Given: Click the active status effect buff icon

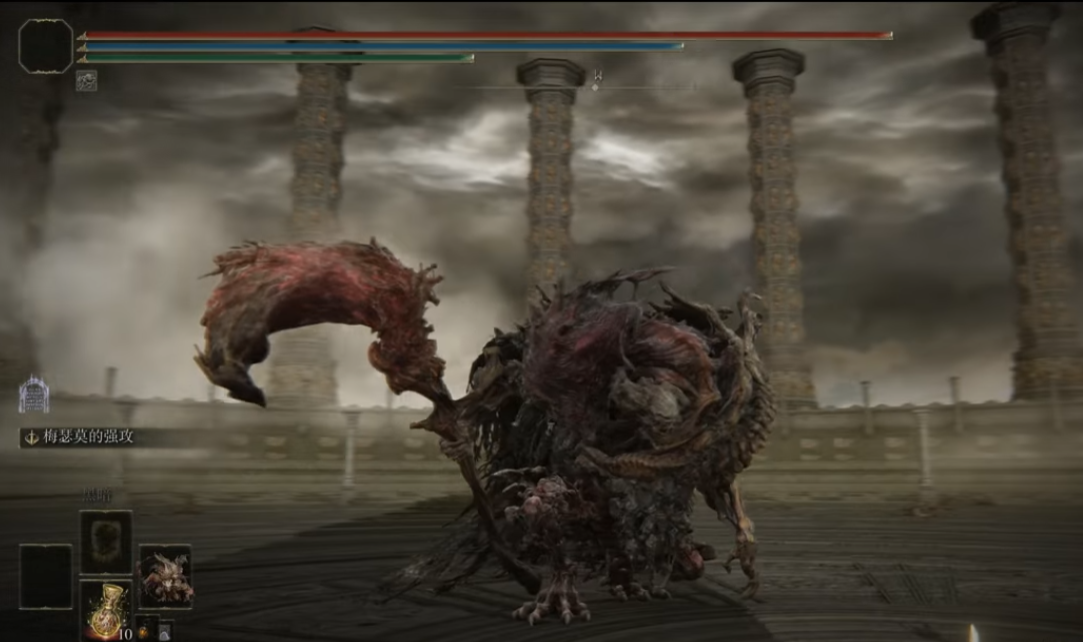Looking at the screenshot, I should (x=87, y=81).
